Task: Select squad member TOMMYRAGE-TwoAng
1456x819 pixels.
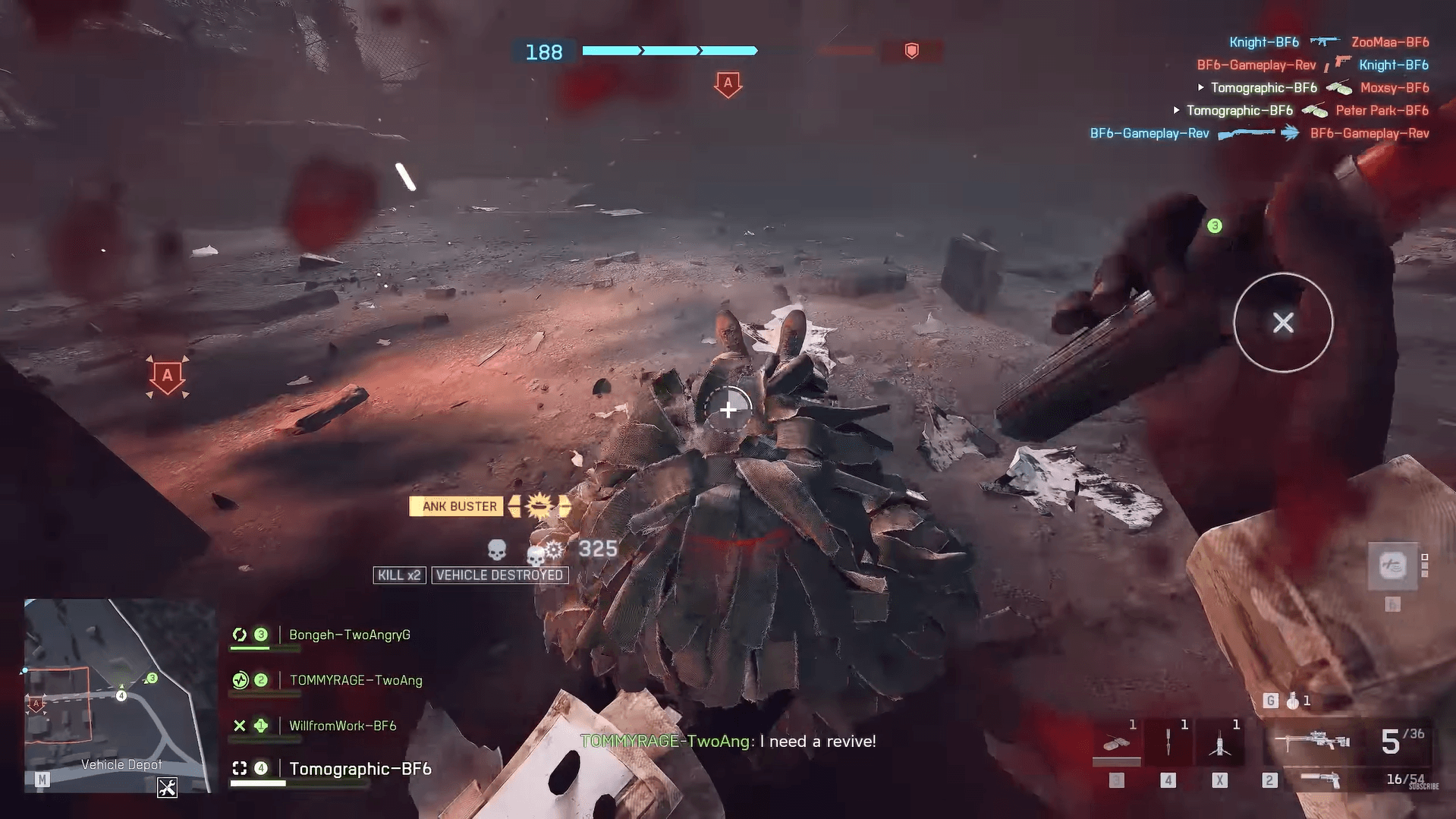Action: coord(355,680)
